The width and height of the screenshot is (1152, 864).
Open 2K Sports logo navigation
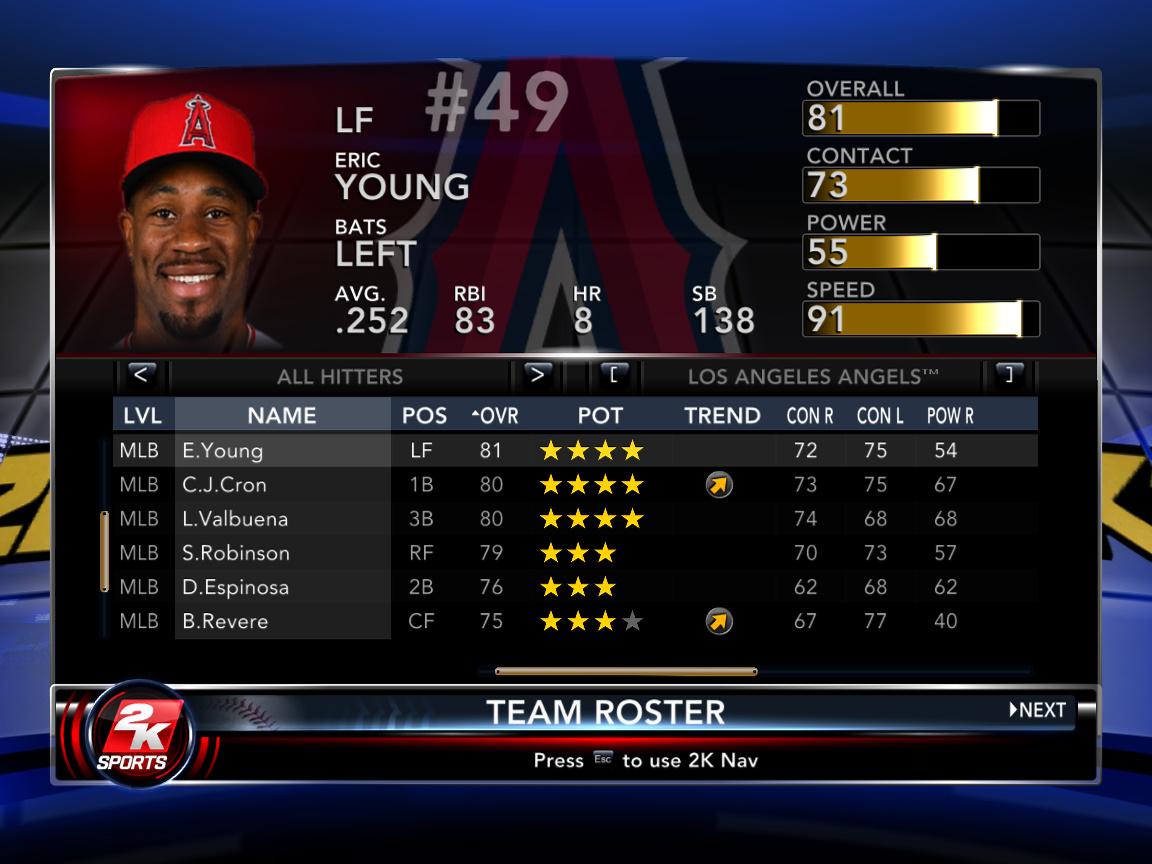(x=138, y=732)
